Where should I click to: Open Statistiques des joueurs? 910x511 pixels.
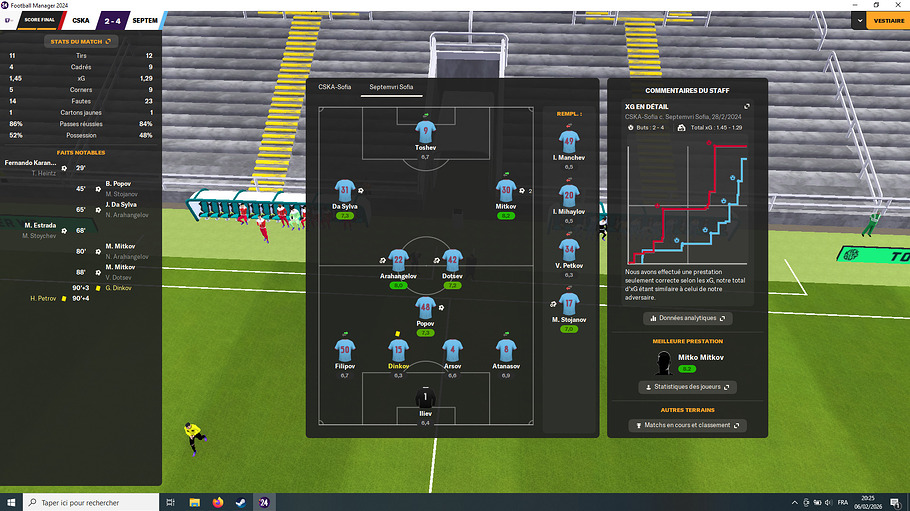coord(687,387)
